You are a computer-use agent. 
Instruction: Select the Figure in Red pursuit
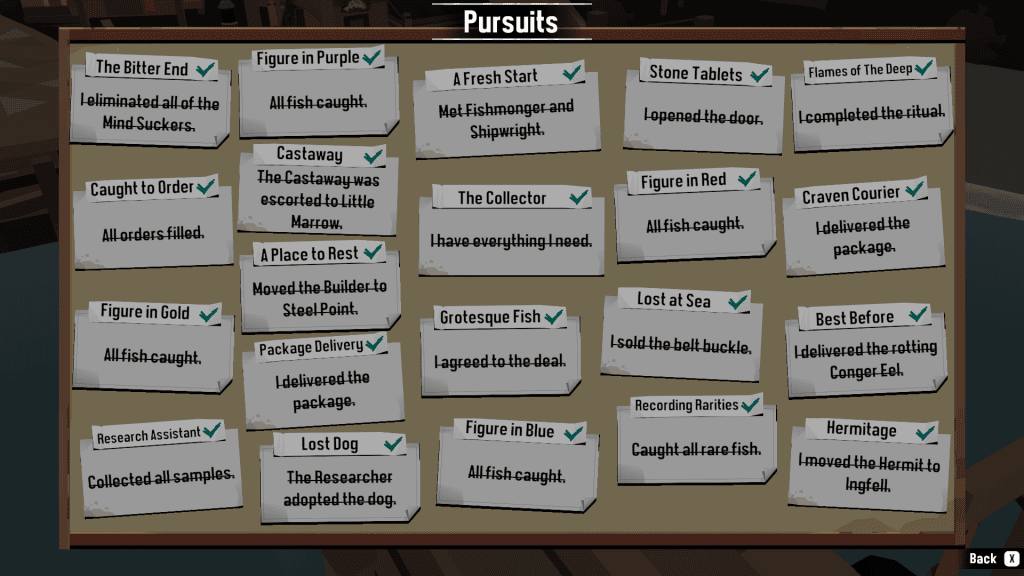point(695,215)
